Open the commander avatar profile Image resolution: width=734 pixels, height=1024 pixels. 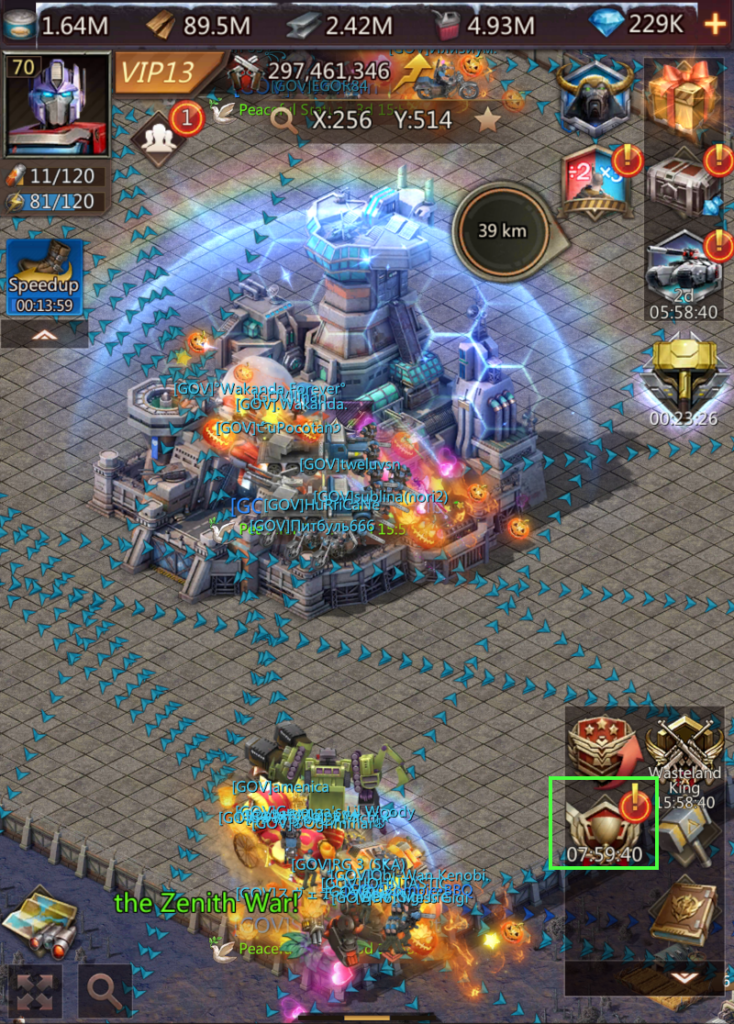(58, 104)
